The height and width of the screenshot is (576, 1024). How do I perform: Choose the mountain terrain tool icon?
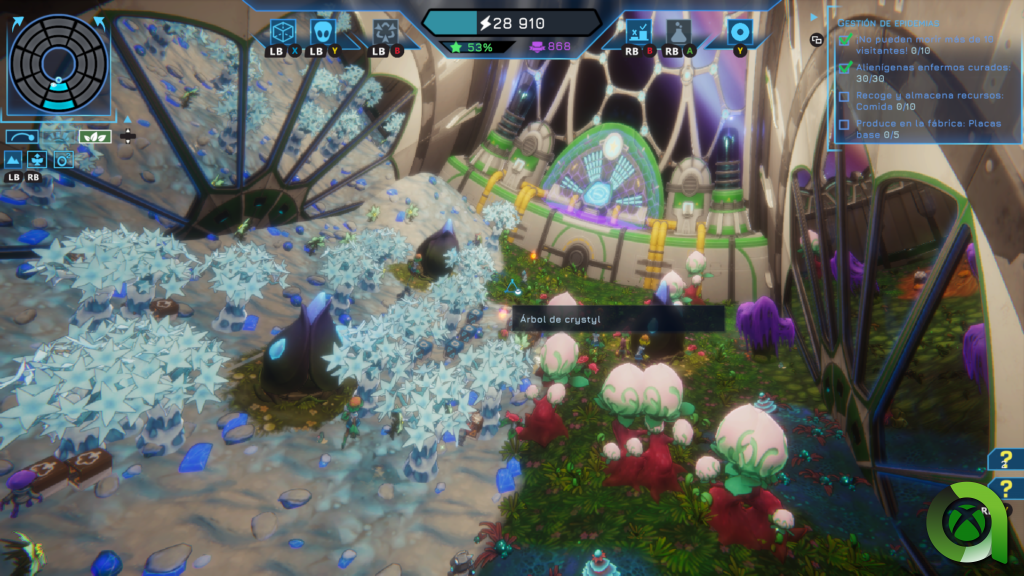(x=13, y=159)
